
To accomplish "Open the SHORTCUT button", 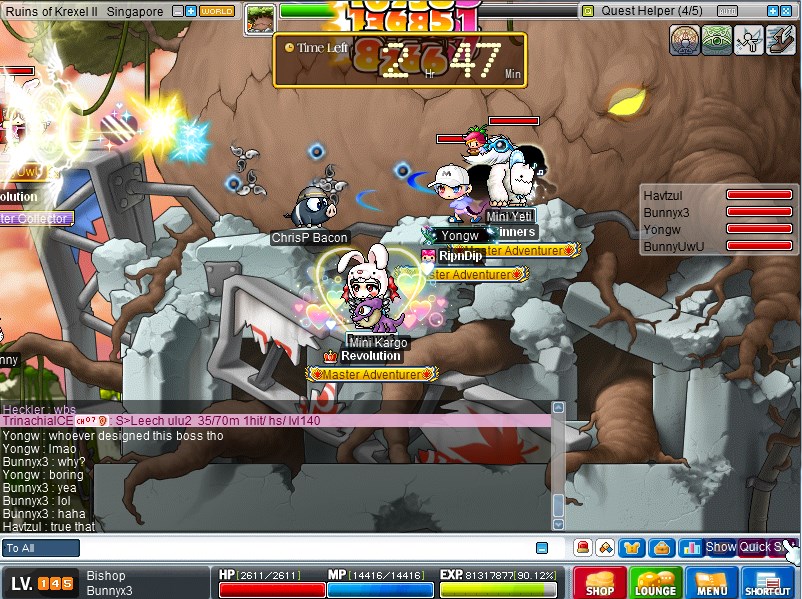I will coord(768,583).
